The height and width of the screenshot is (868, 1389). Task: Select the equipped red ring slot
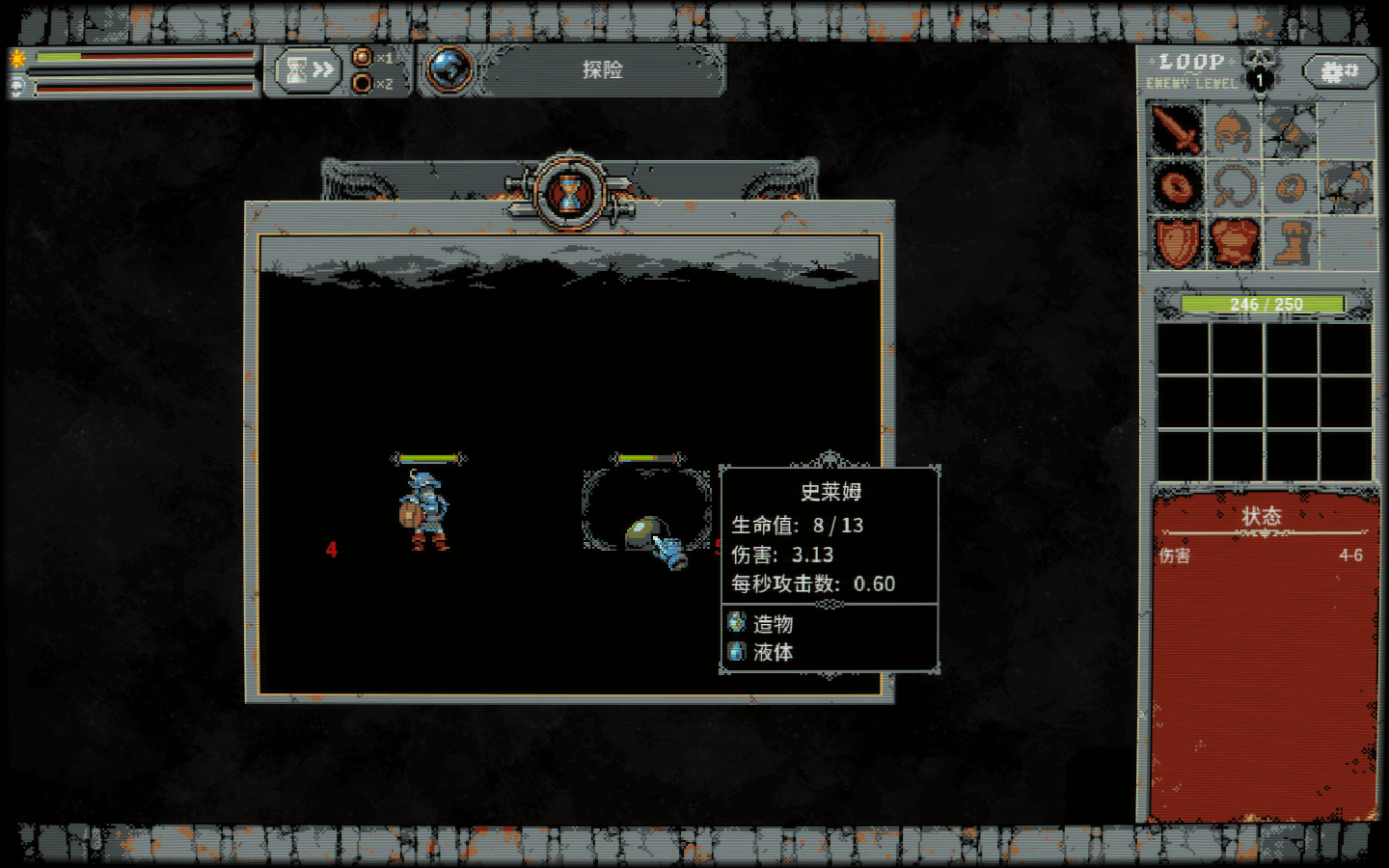click(x=1177, y=186)
